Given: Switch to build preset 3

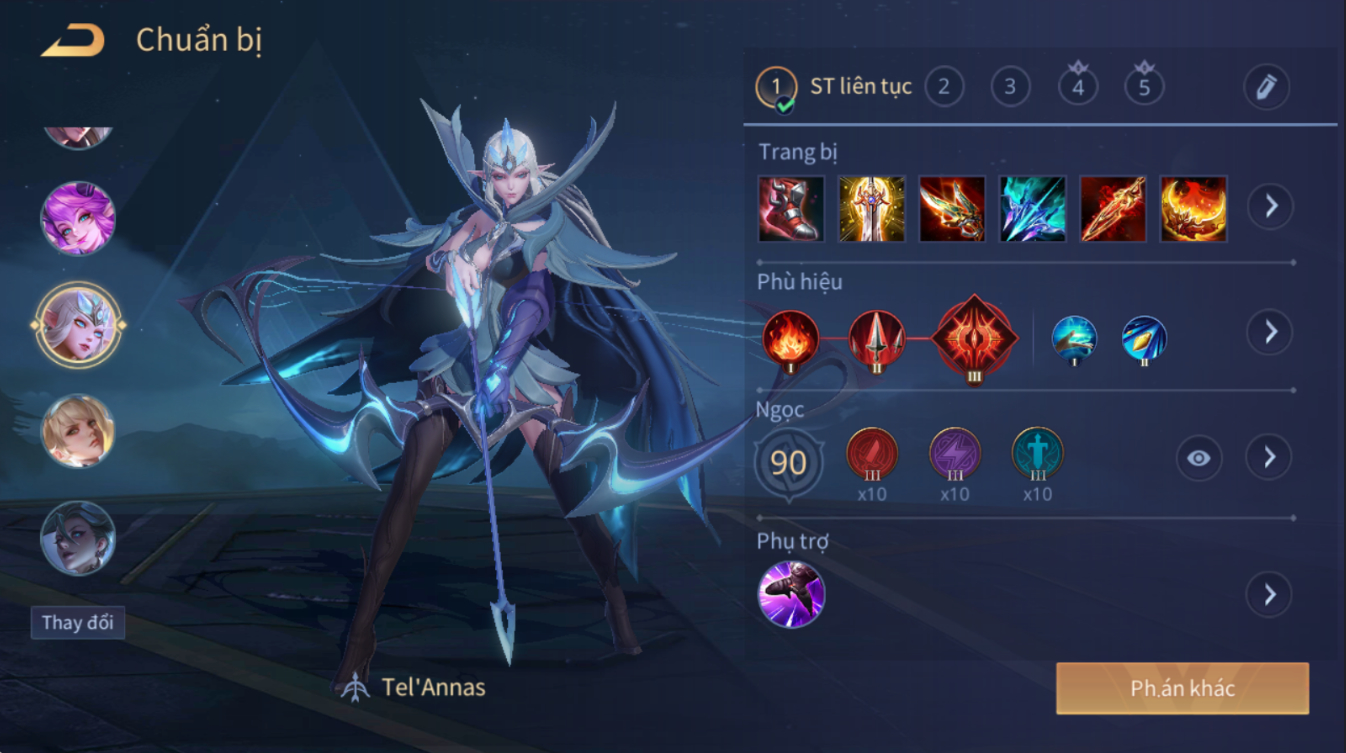Looking at the screenshot, I should pyautogui.click(x=1010, y=87).
